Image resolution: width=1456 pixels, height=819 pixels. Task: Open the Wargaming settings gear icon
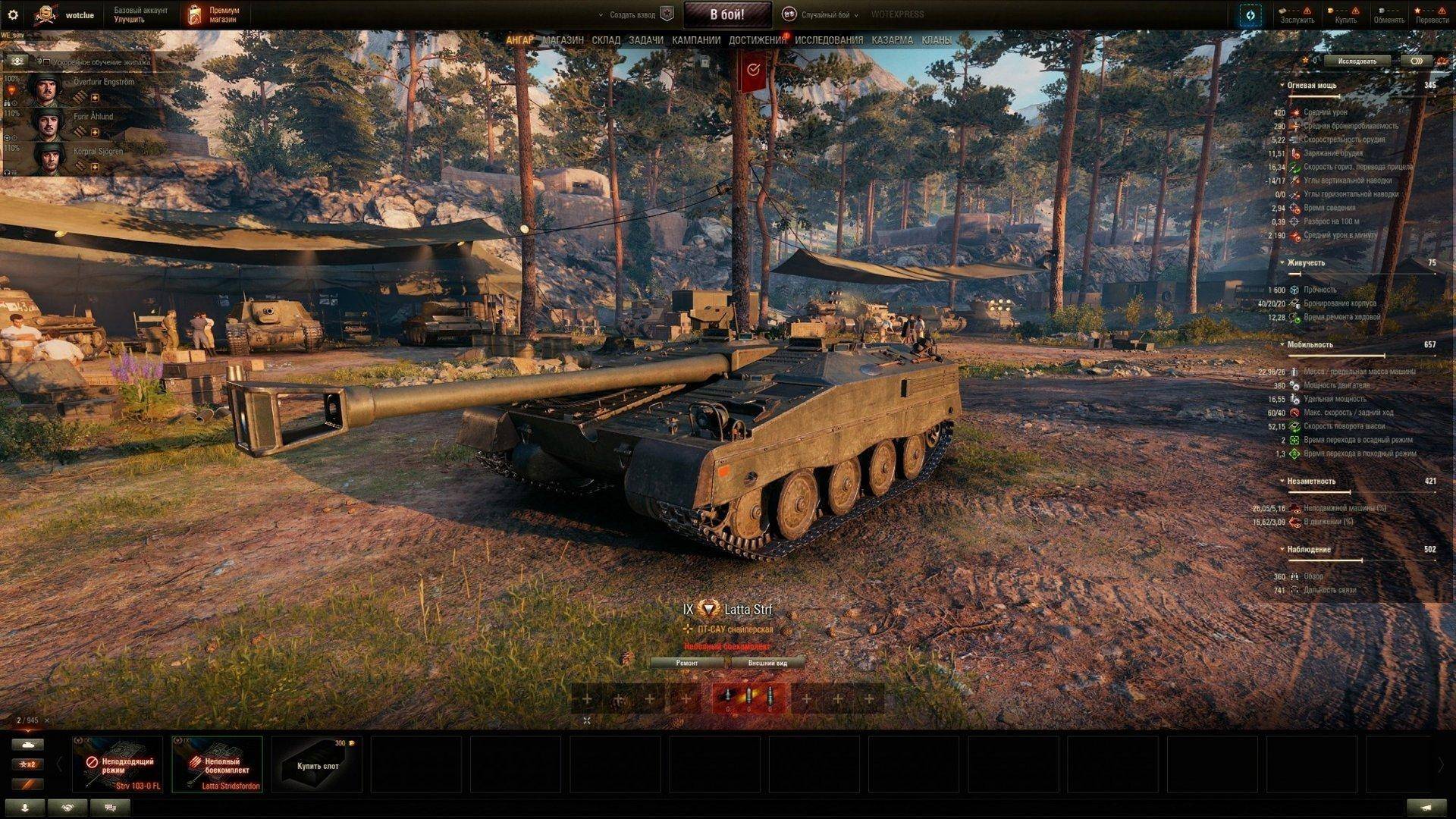(11, 13)
